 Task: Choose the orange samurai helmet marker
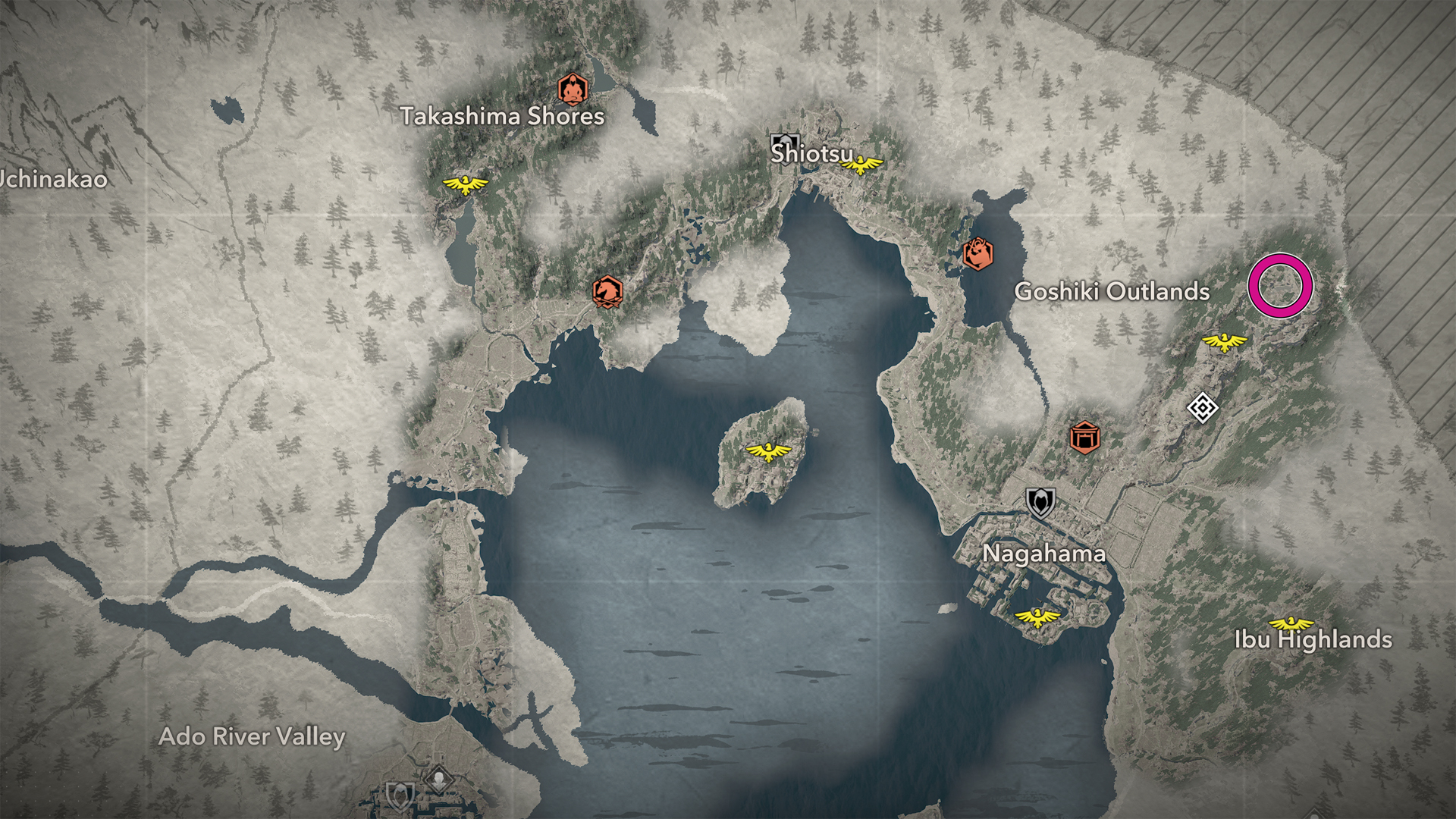(977, 253)
